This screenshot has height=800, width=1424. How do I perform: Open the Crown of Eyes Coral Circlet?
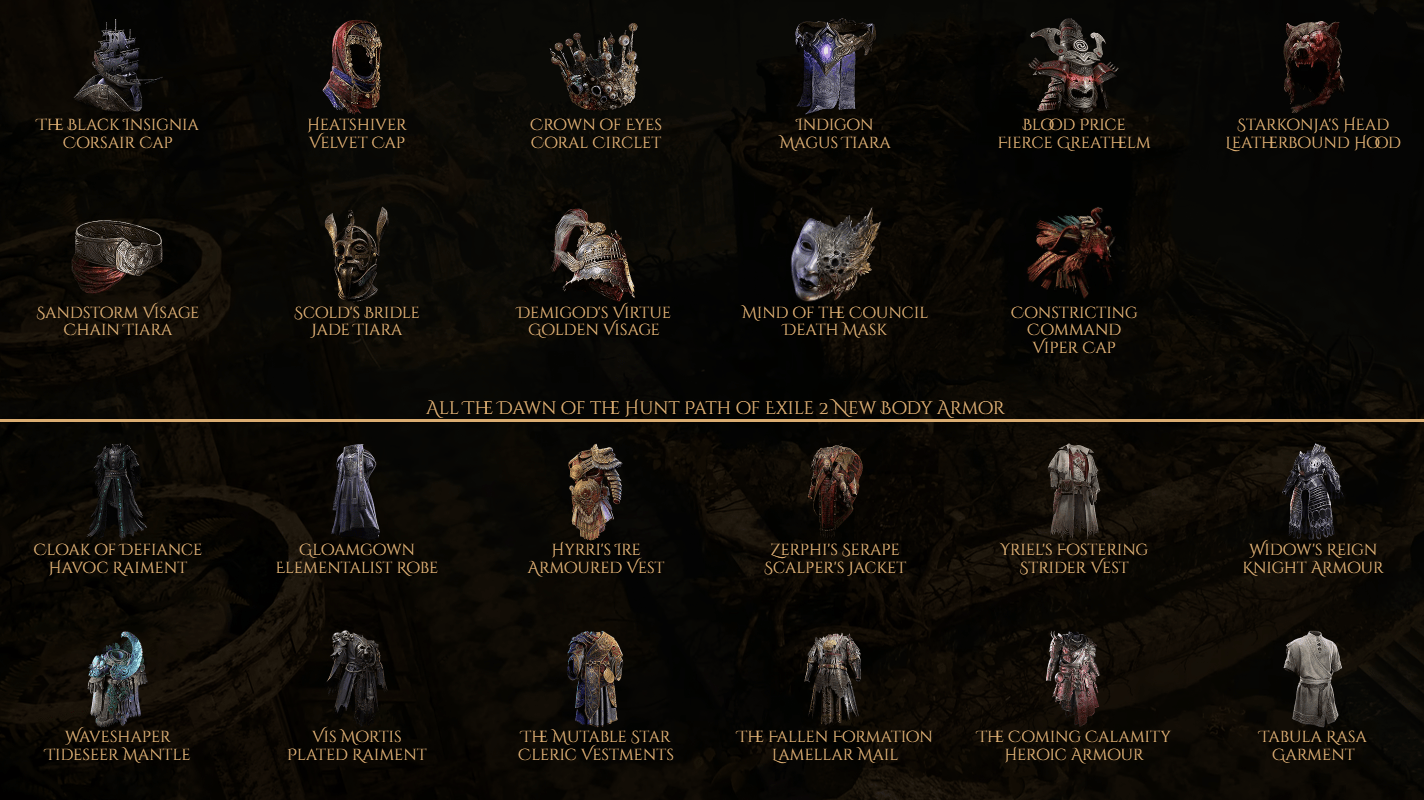coord(596,68)
